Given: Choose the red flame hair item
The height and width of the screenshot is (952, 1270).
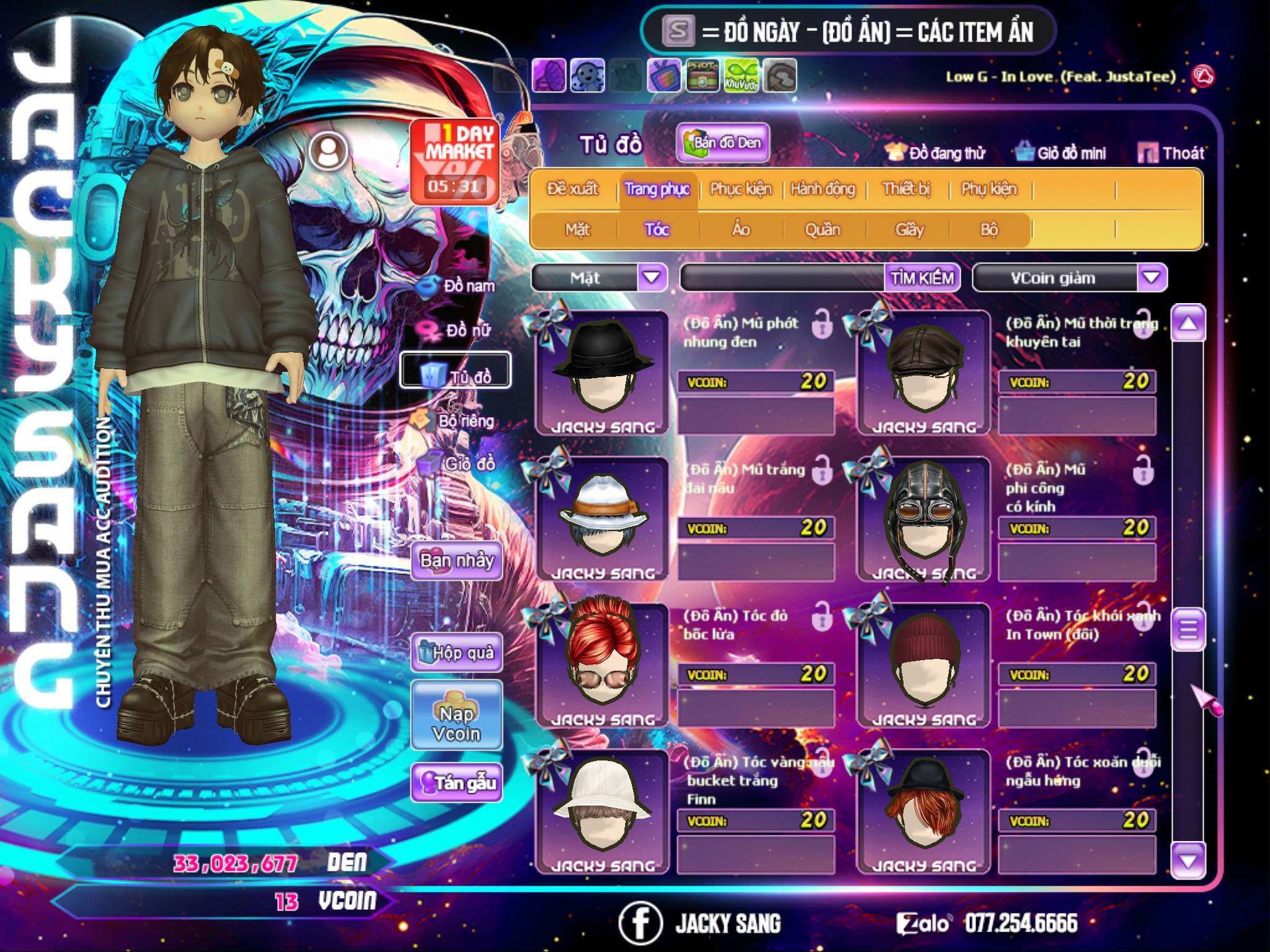Looking at the screenshot, I should pos(601,664).
